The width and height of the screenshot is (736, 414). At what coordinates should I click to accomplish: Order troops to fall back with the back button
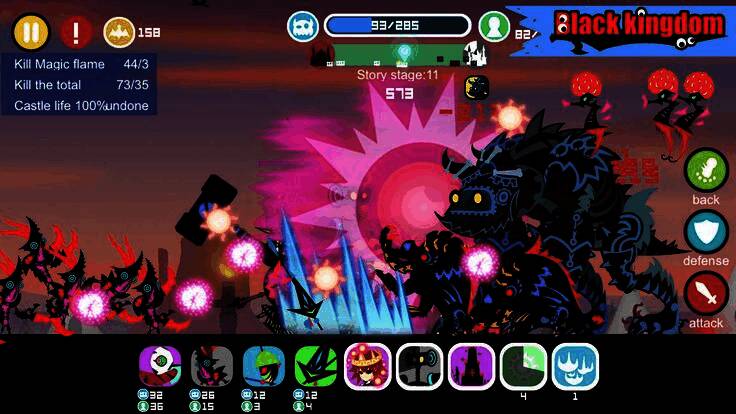click(706, 171)
